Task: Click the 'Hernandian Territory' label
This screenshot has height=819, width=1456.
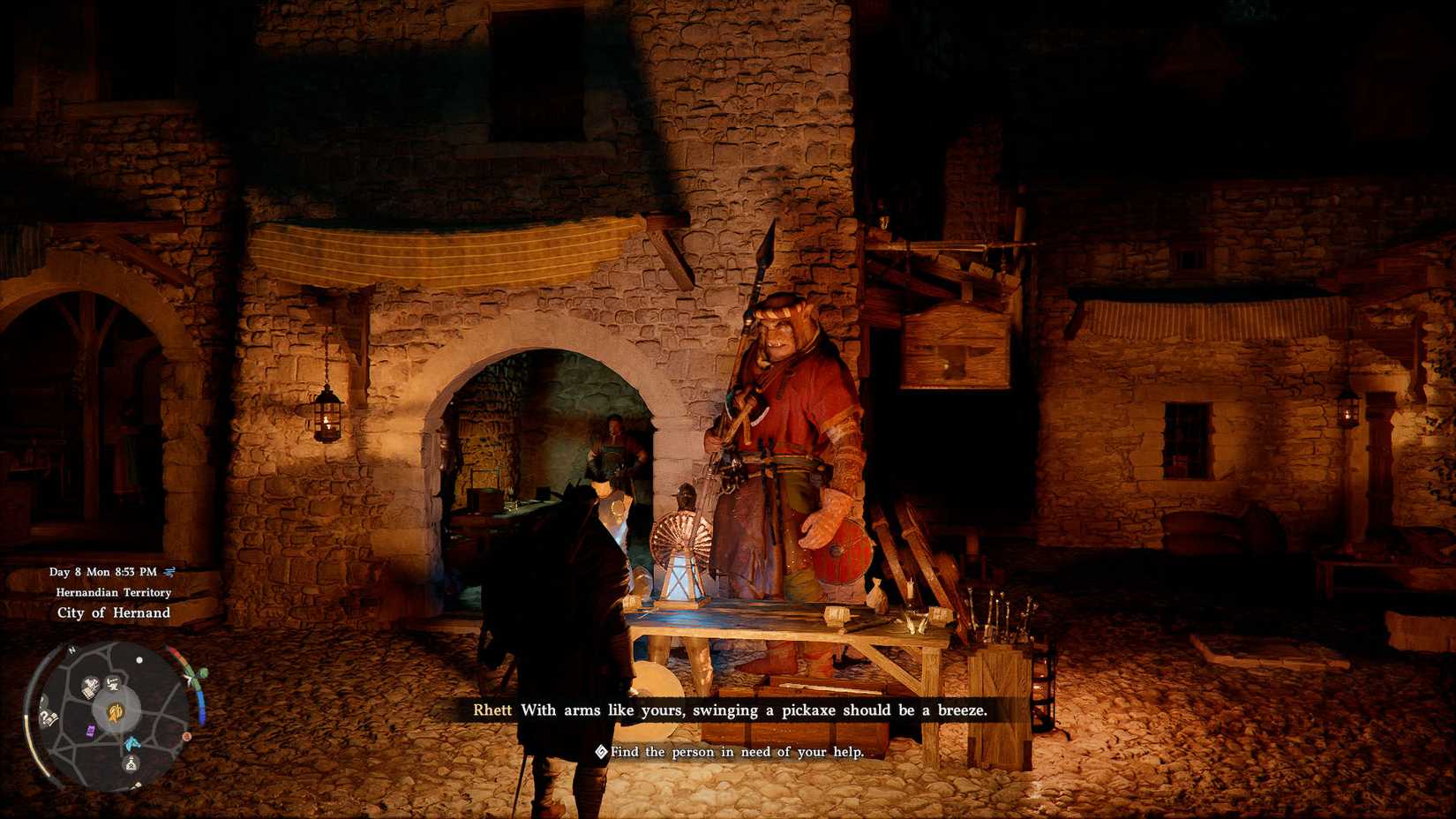Action: click(x=113, y=592)
